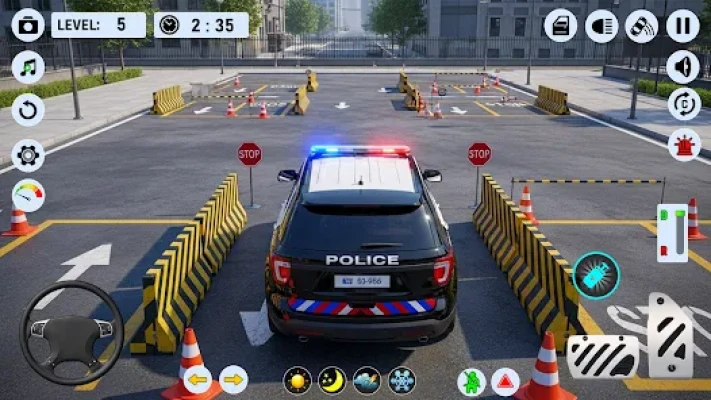The width and height of the screenshot is (711, 400).
Task: Open the car door button
Action: tap(560, 25)
